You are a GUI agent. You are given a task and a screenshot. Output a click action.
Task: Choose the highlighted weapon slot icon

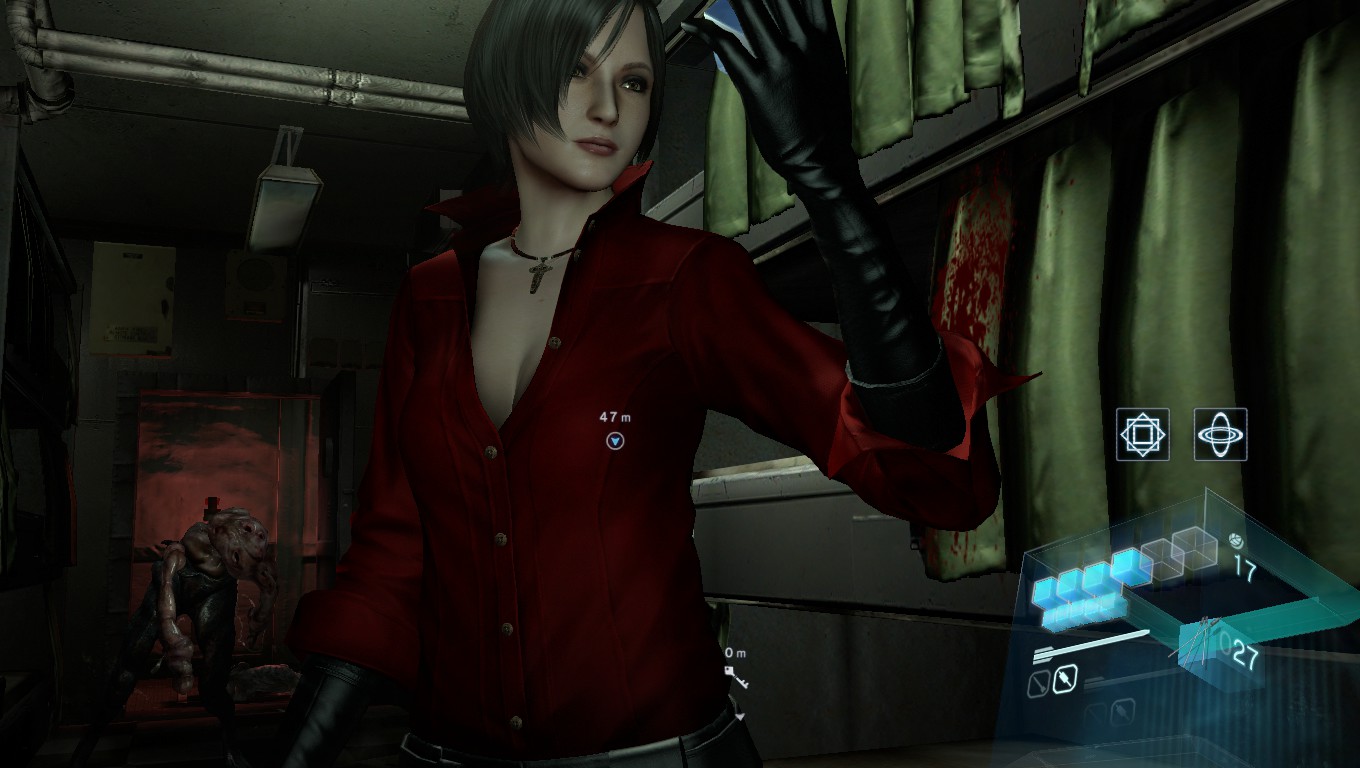coord(1066,680)
